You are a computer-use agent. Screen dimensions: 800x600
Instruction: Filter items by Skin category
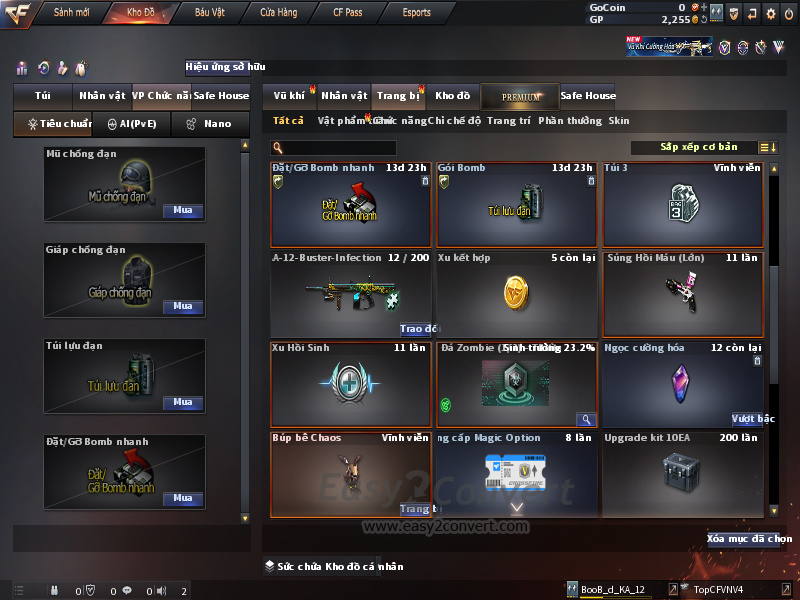619,121
